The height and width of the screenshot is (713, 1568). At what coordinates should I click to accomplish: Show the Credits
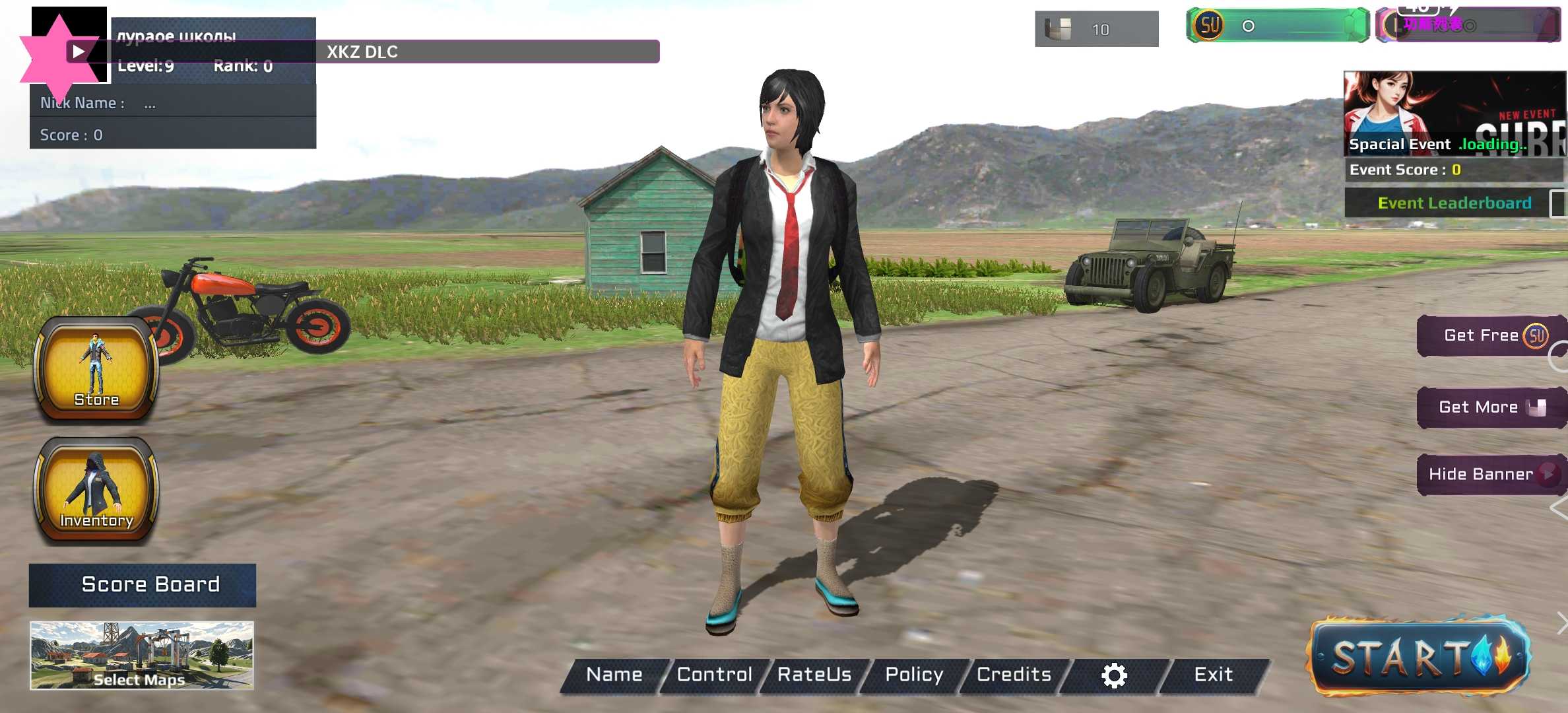pyautogui.click(x=1014, y=675)
